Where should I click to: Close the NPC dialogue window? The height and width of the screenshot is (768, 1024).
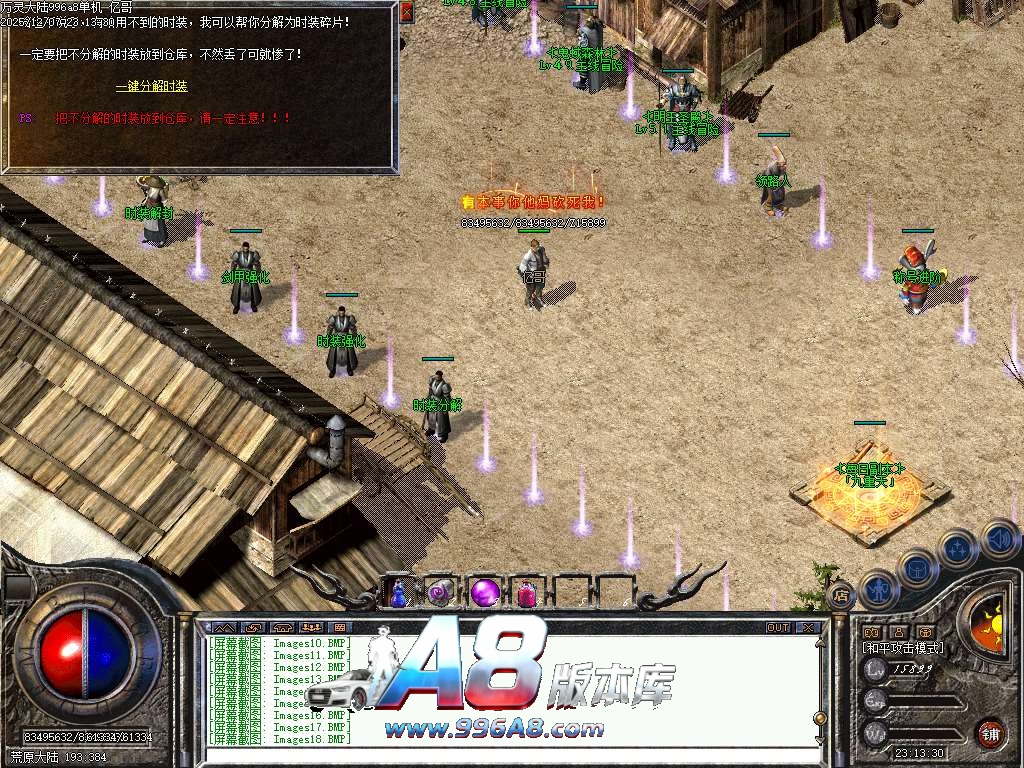tap(406, 12)
